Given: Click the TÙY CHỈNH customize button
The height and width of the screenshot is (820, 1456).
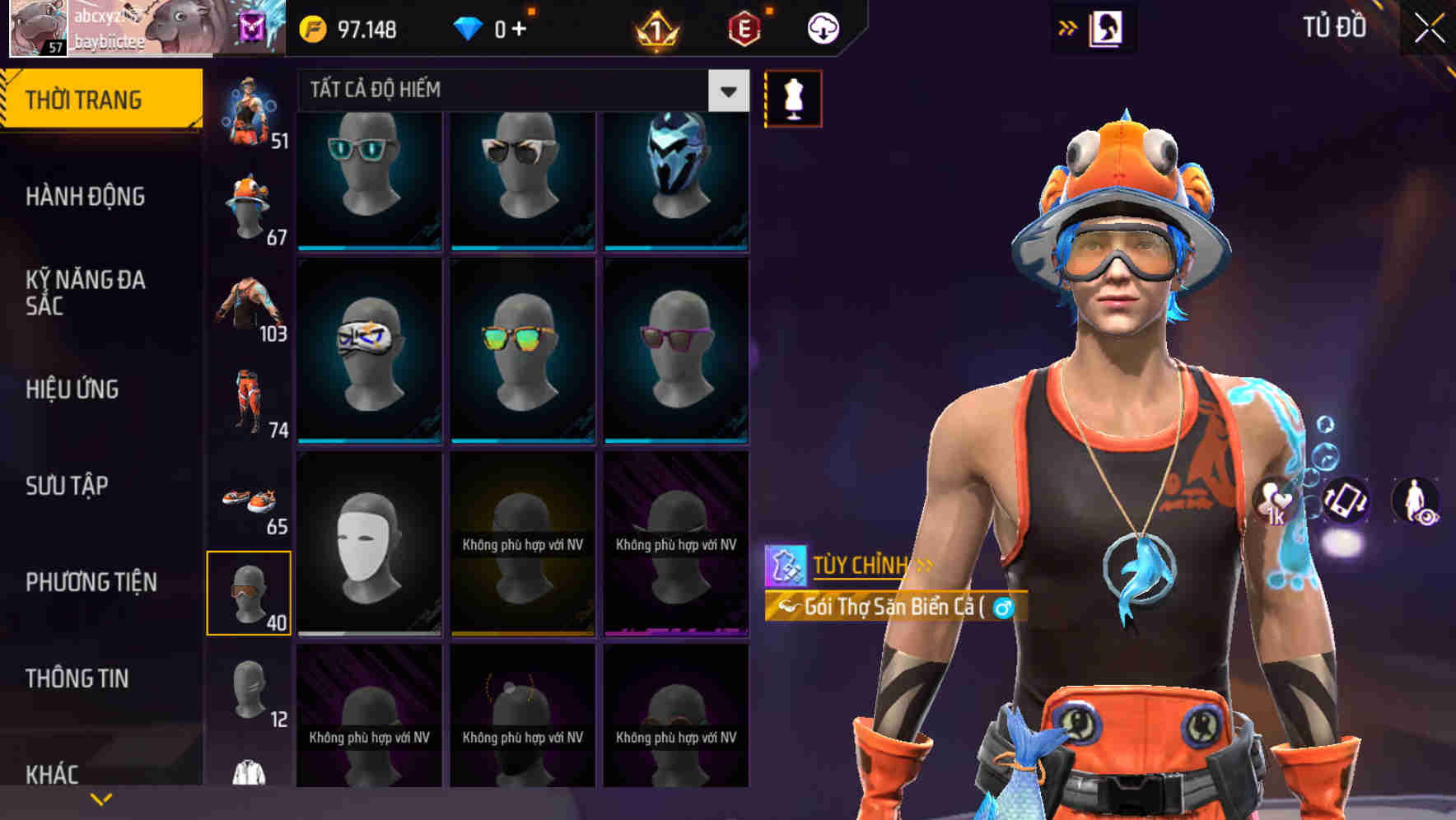Looking at the screenshot, I should (861, 565).
